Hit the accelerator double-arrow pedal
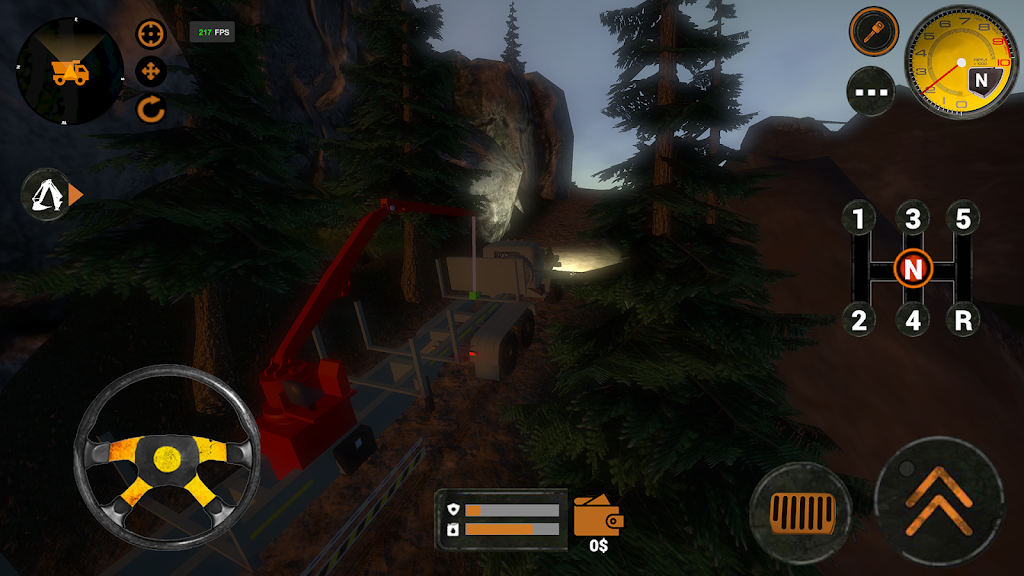 (939, 500)
